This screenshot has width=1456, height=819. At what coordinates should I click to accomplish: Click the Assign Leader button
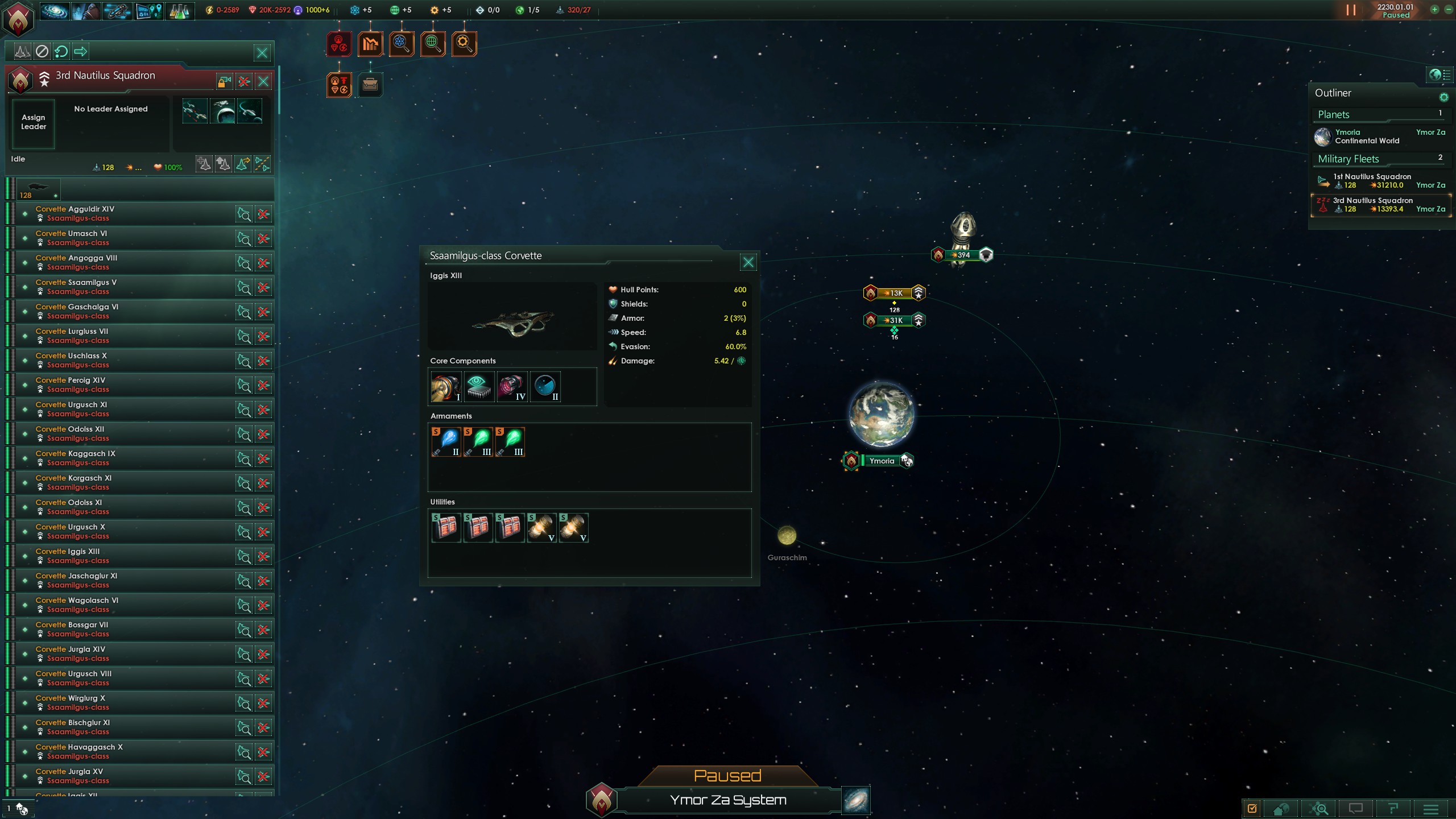[x=34, y=122]
